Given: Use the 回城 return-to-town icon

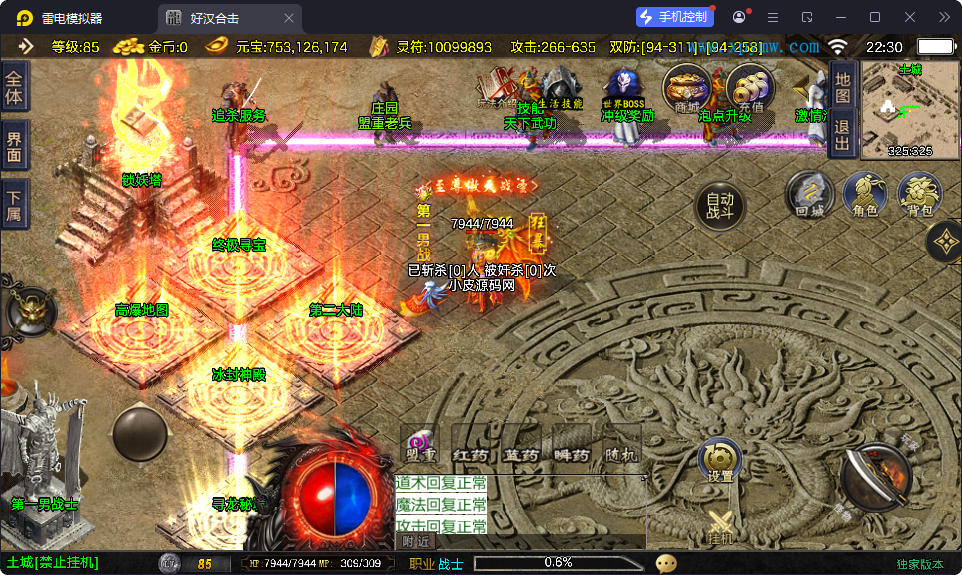Looking at the screenshot, I should click(809, 193).
